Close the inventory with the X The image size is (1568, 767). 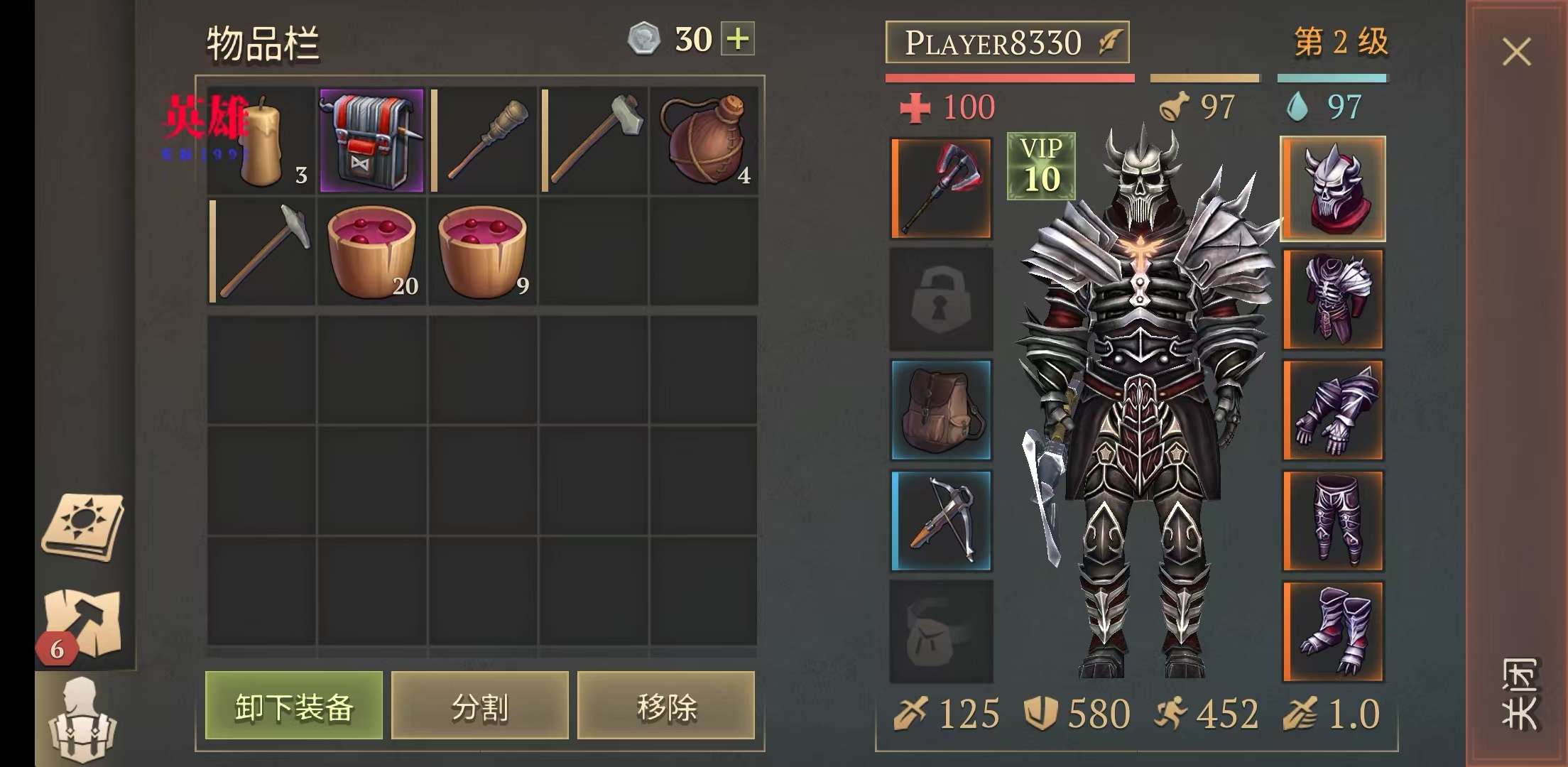tap(1516, 52)
